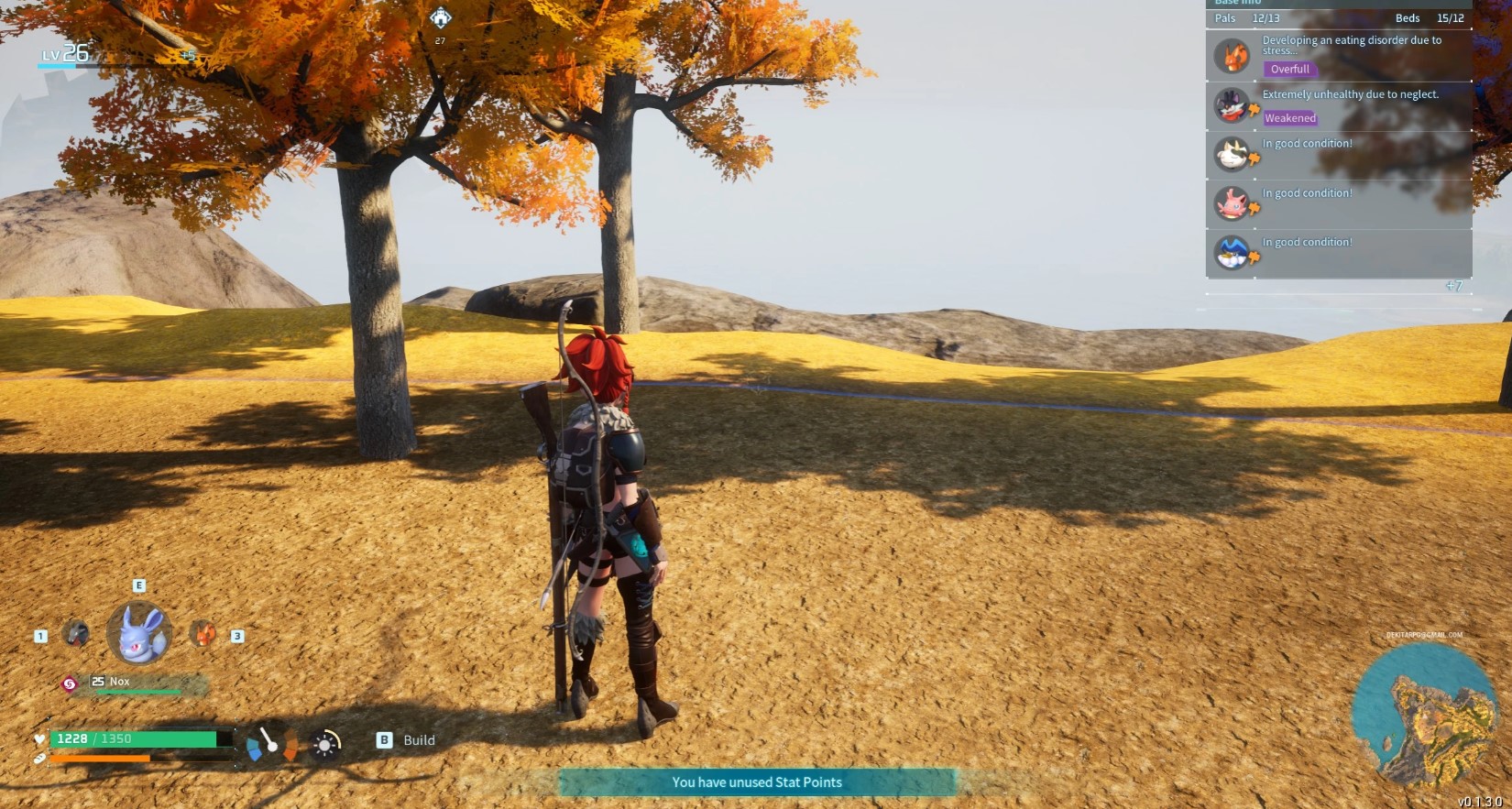Click the white cat pal portrait
The image size is (1512, 809).
(1232, 154)
